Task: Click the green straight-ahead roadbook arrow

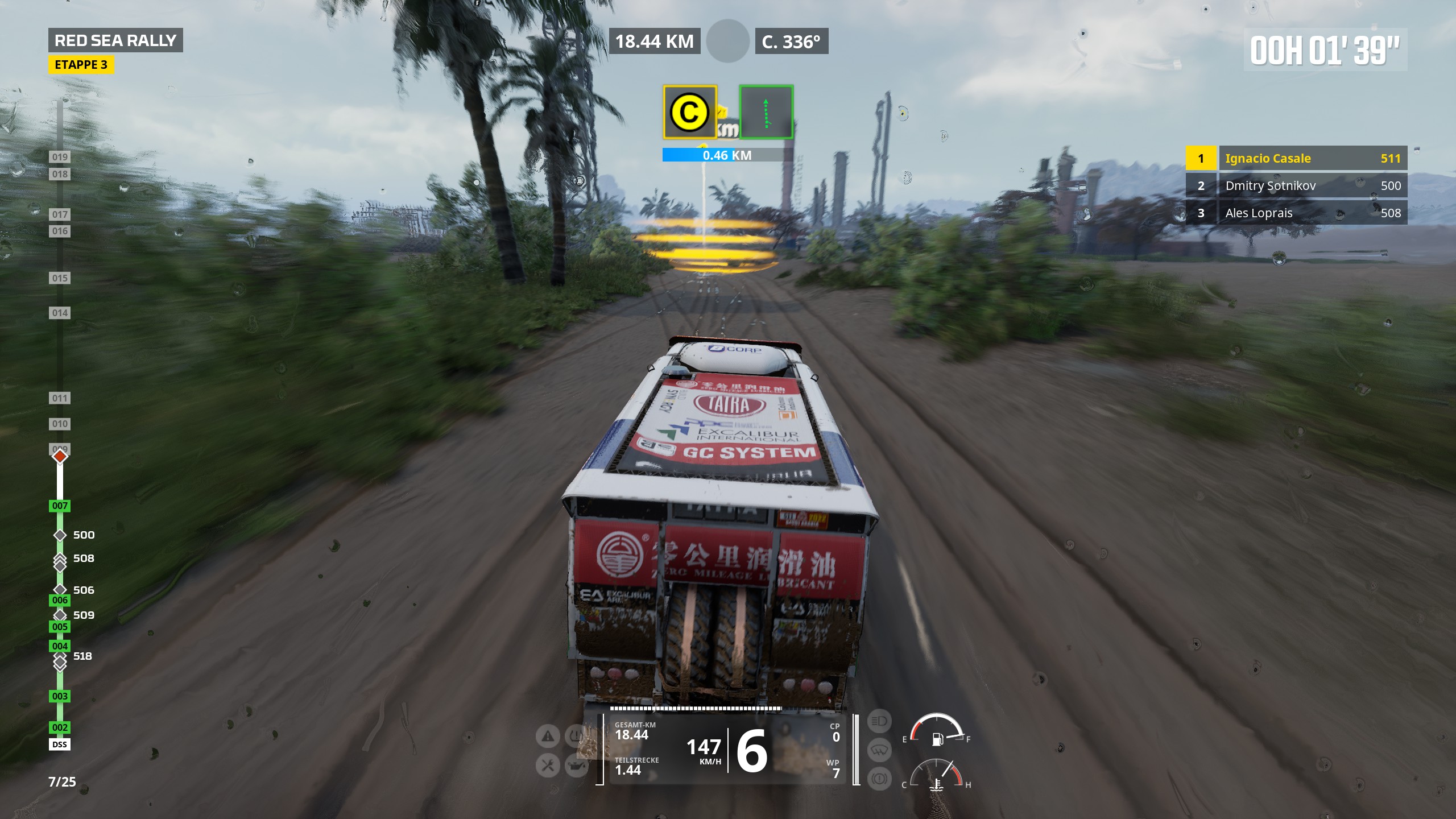Action: [766, 112]
